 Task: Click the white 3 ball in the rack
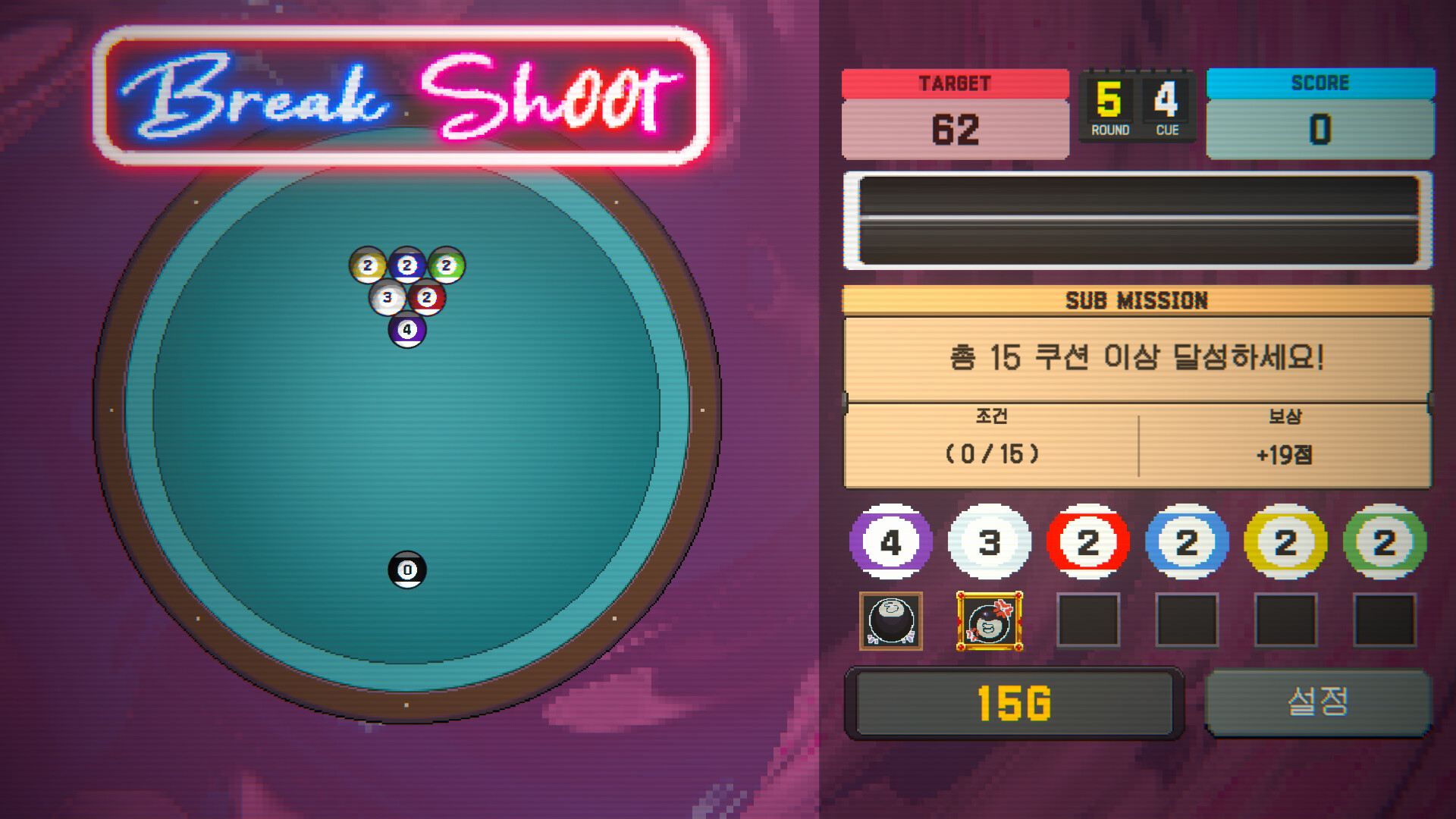388,298
